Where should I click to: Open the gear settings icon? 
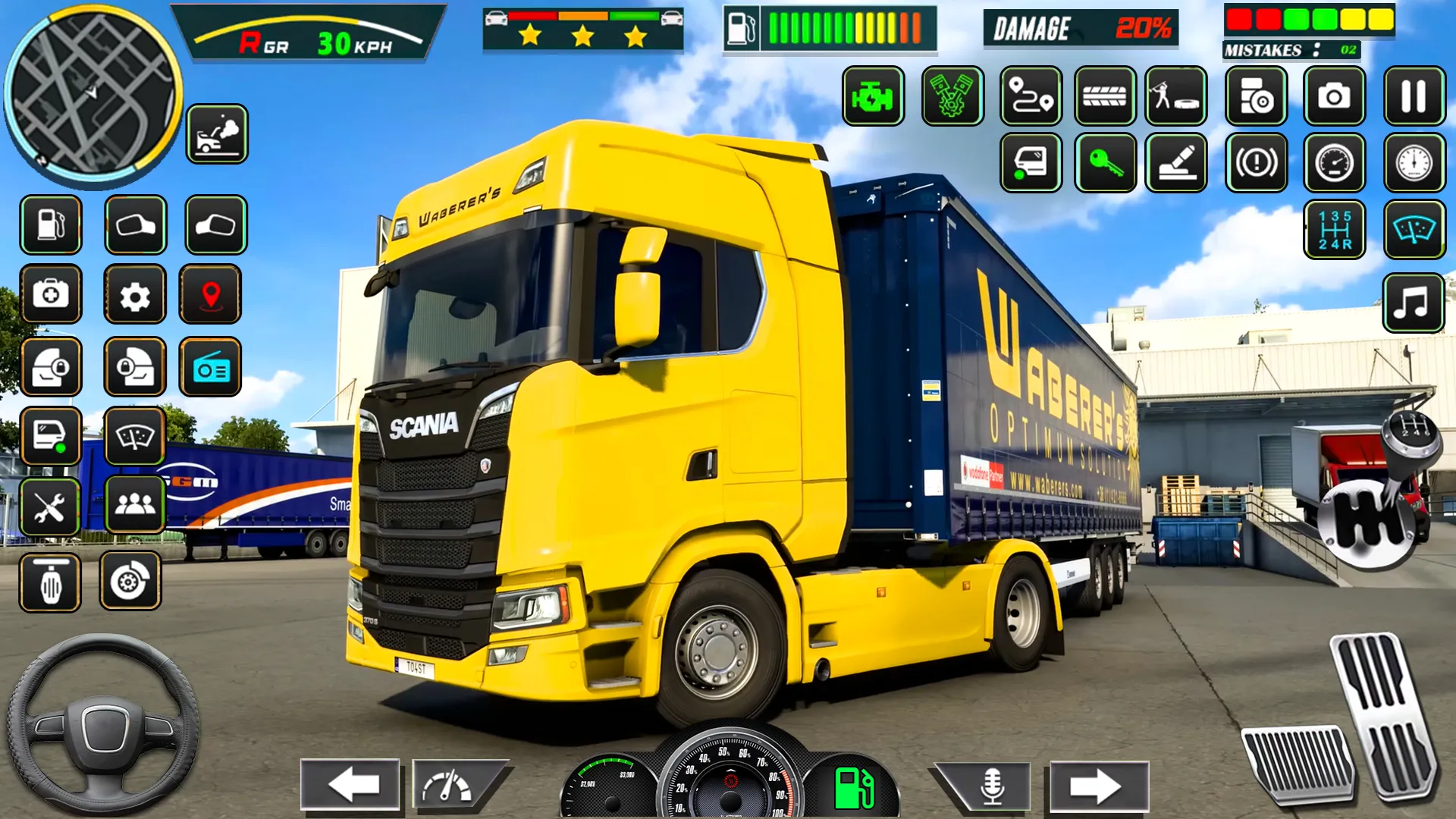[135, 295]
